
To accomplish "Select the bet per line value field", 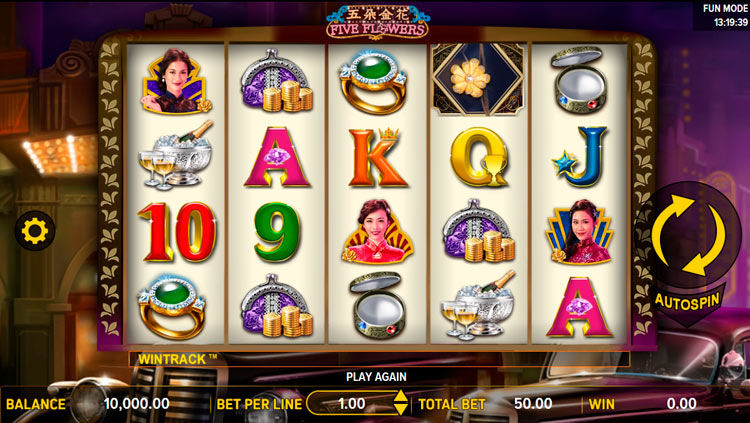I will click(x=352, y=403).
